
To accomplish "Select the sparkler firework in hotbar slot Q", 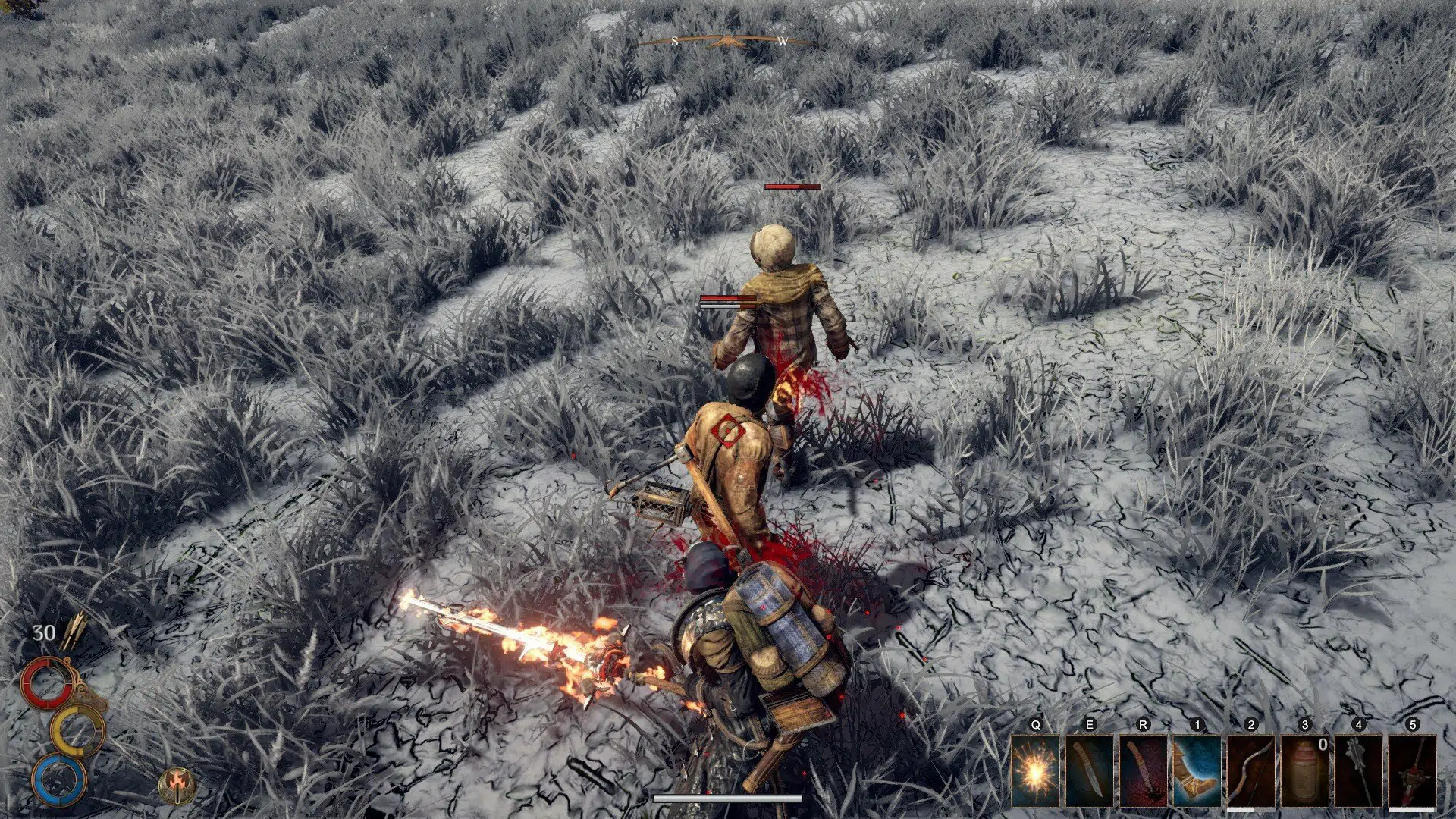I will (x=1036, y=770).
